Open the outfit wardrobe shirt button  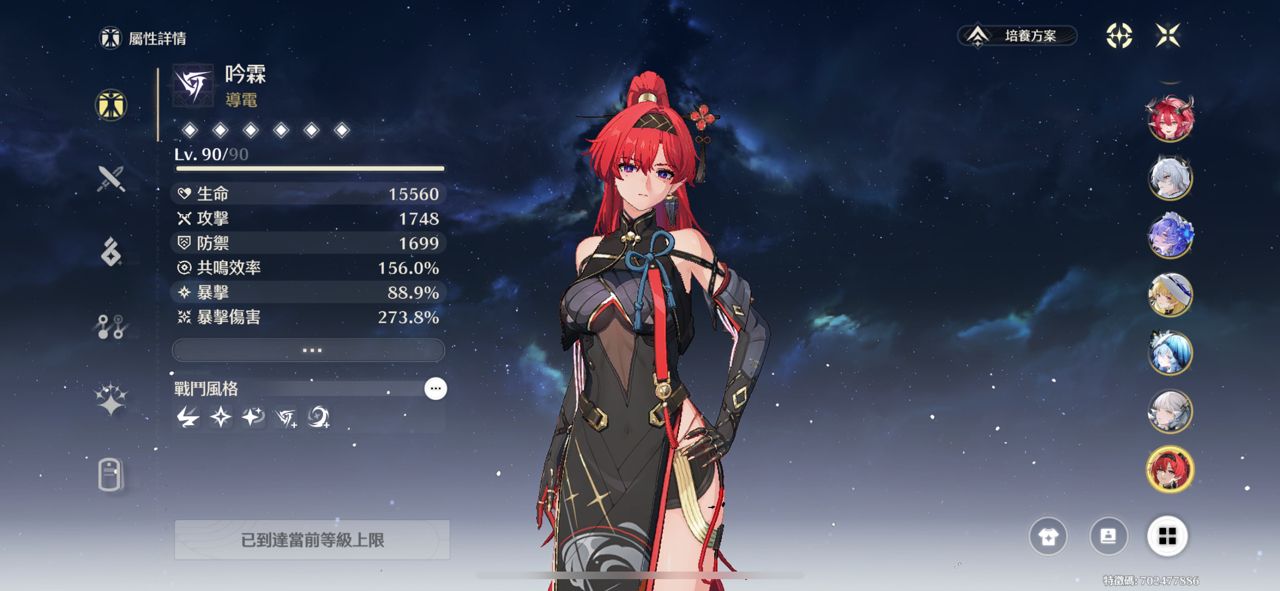click(x=1048, y=536)
